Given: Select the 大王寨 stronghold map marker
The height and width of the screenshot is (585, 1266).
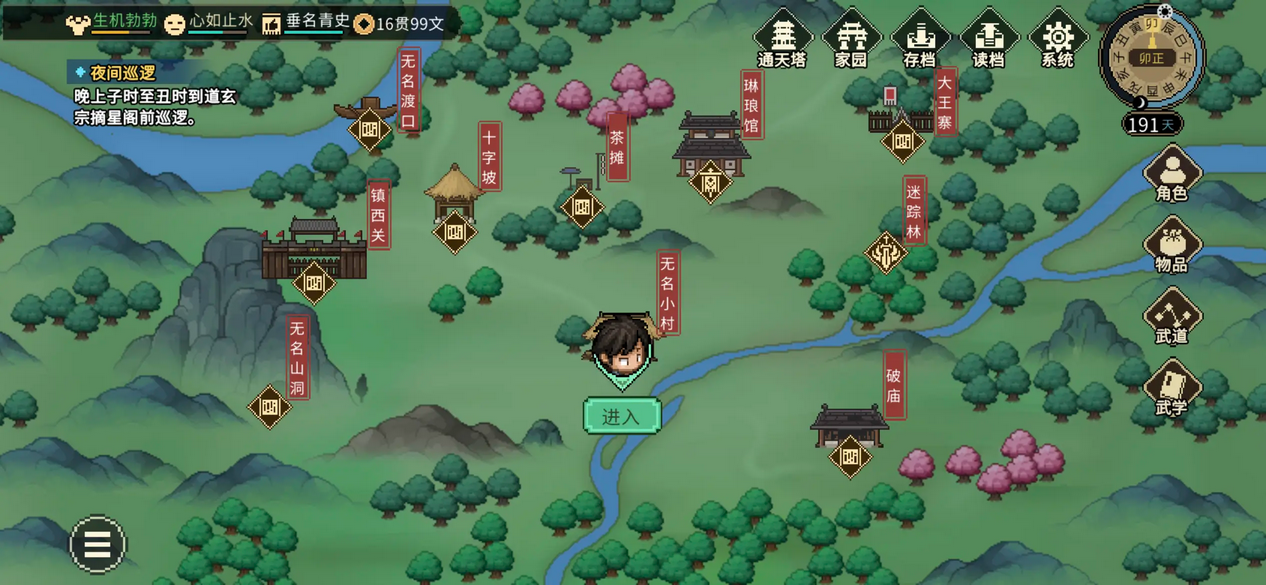Looking at the screenshot, I should 902,140.
